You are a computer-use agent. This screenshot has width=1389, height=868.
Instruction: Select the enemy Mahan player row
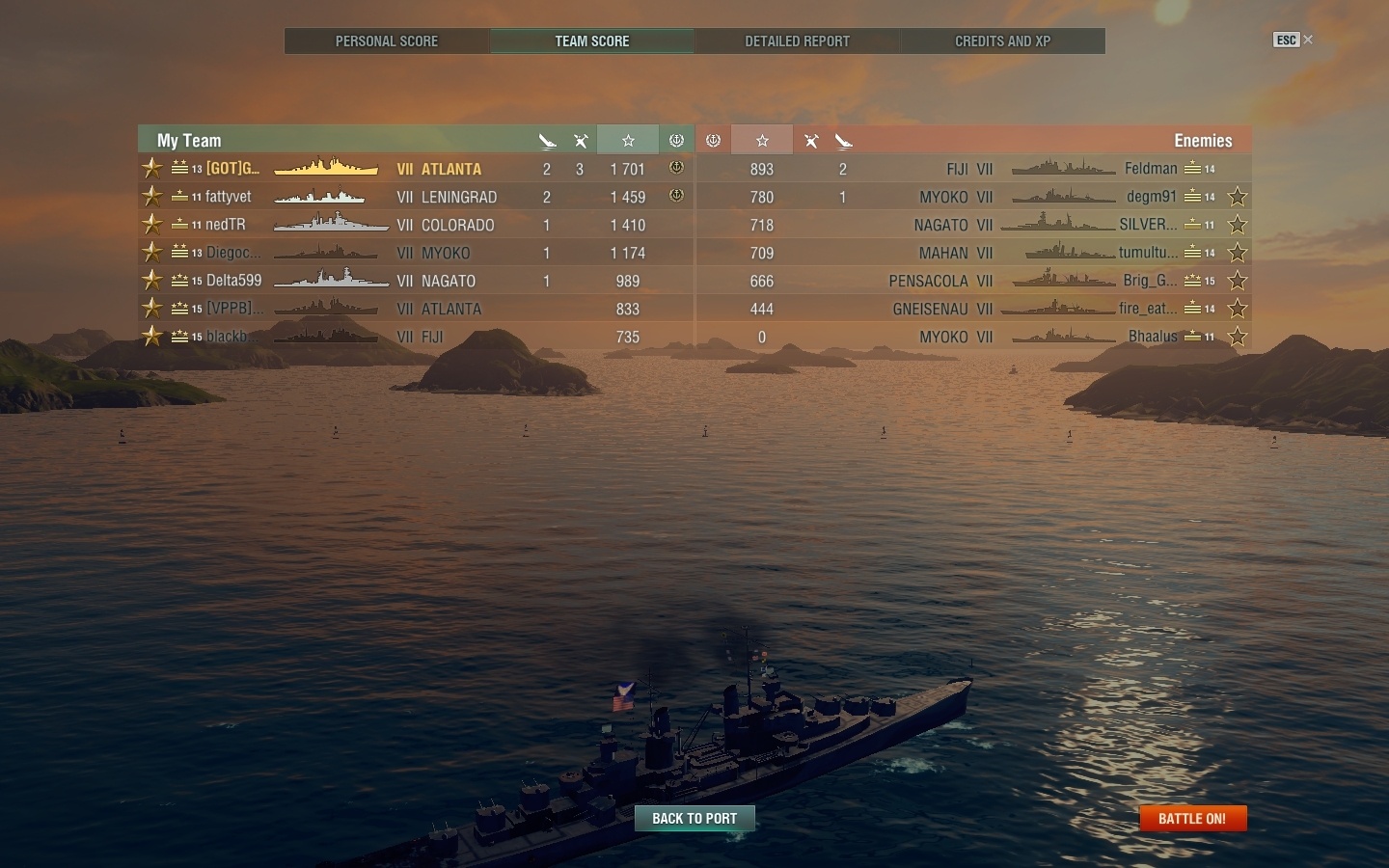(x=974, y=253)
